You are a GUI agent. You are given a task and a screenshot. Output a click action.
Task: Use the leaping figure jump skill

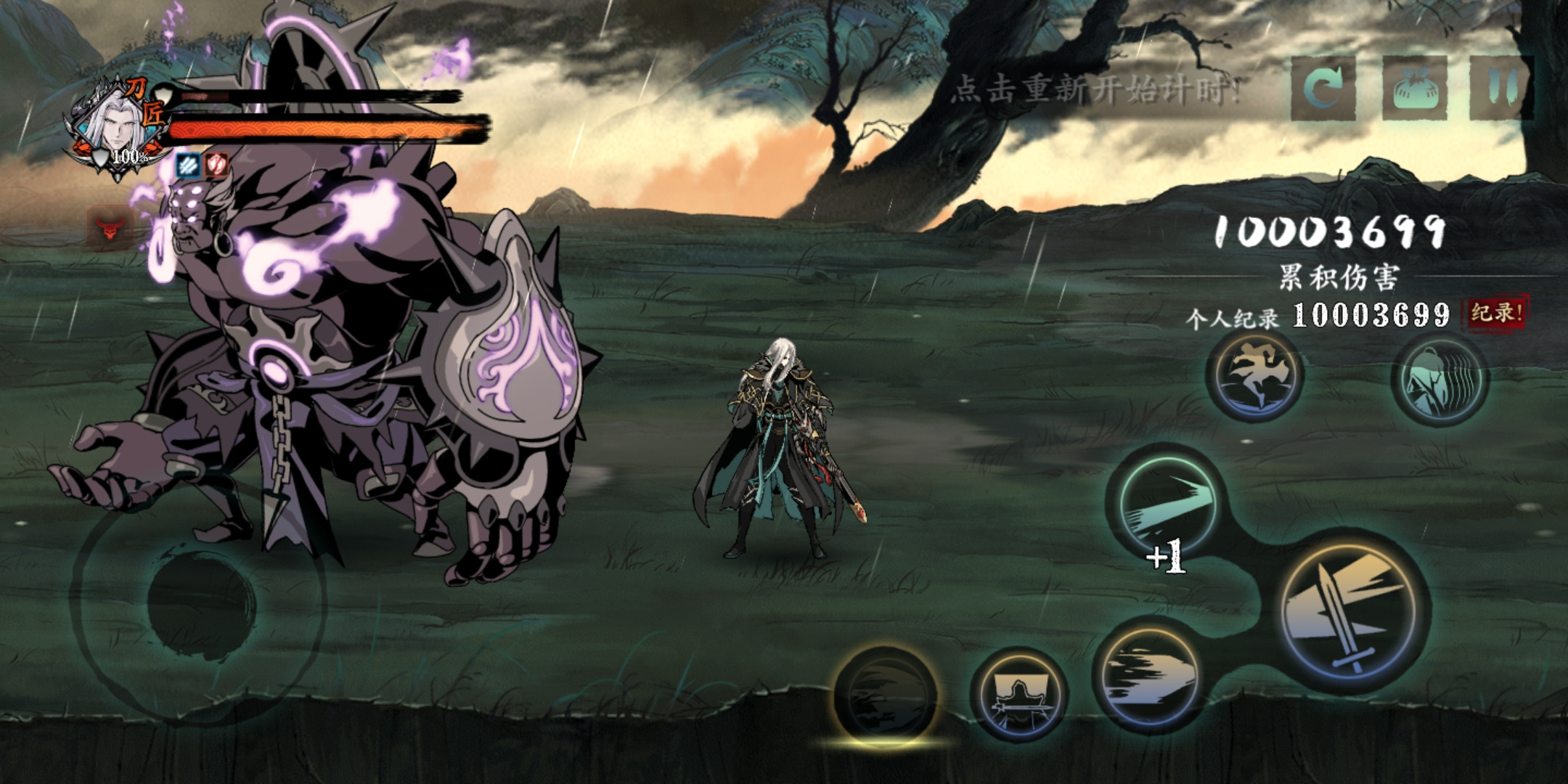point(1254,375)
